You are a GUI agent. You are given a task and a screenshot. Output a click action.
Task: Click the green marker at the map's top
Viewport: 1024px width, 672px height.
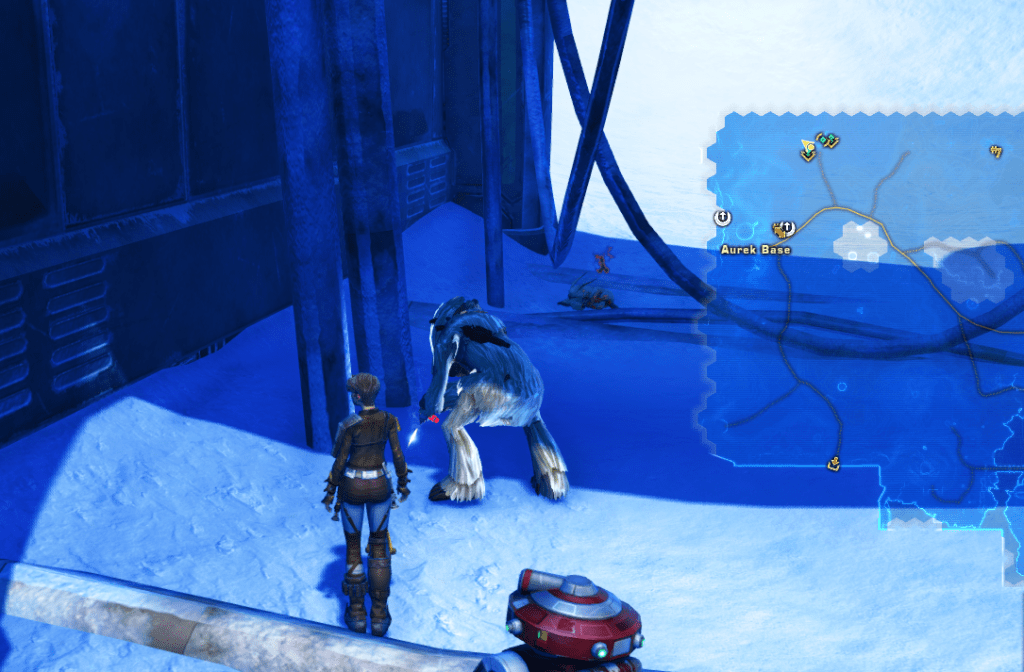tap(828, 141)
